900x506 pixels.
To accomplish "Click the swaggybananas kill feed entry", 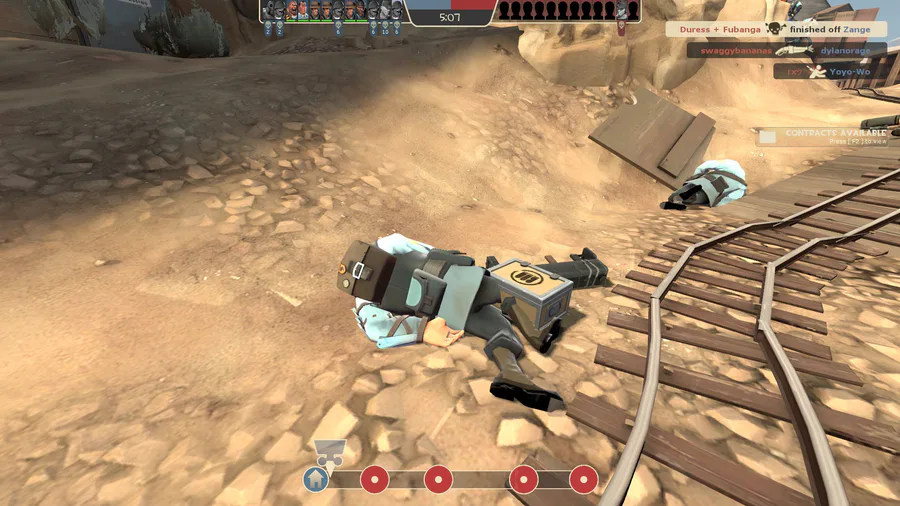I will click(786, 50).
